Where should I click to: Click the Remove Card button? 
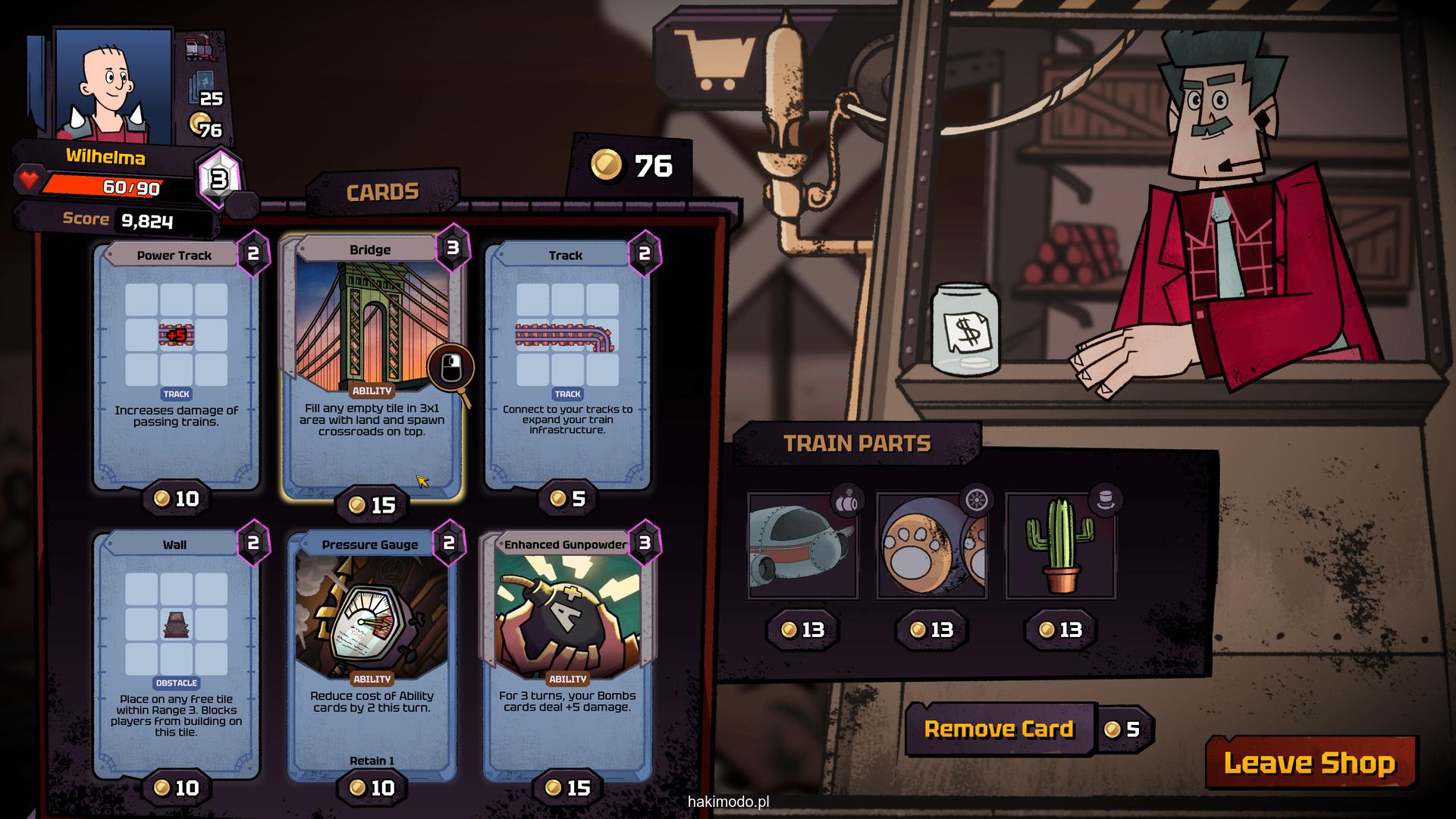pyautogui.click(x=999, y=730)
